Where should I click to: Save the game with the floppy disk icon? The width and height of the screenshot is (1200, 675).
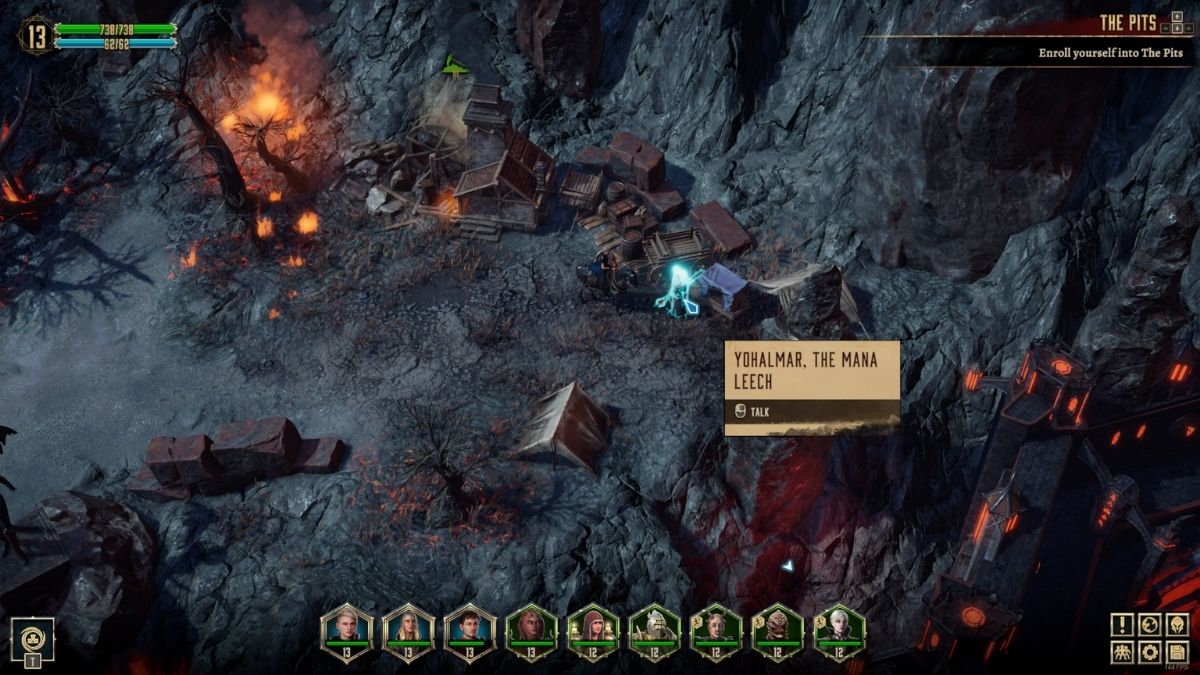(x=1177, y=652)
